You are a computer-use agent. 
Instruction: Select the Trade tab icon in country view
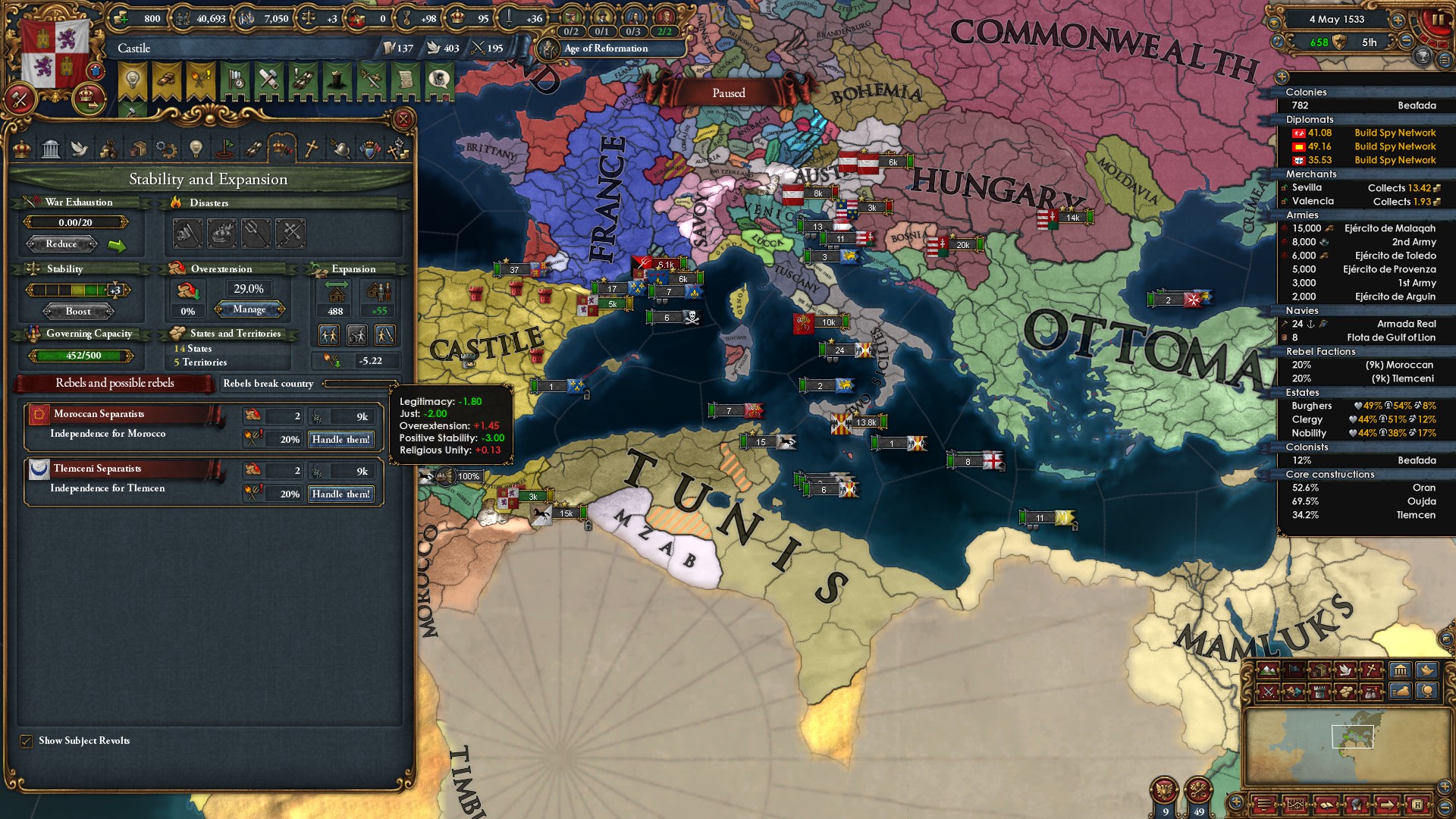coord(138,148)
